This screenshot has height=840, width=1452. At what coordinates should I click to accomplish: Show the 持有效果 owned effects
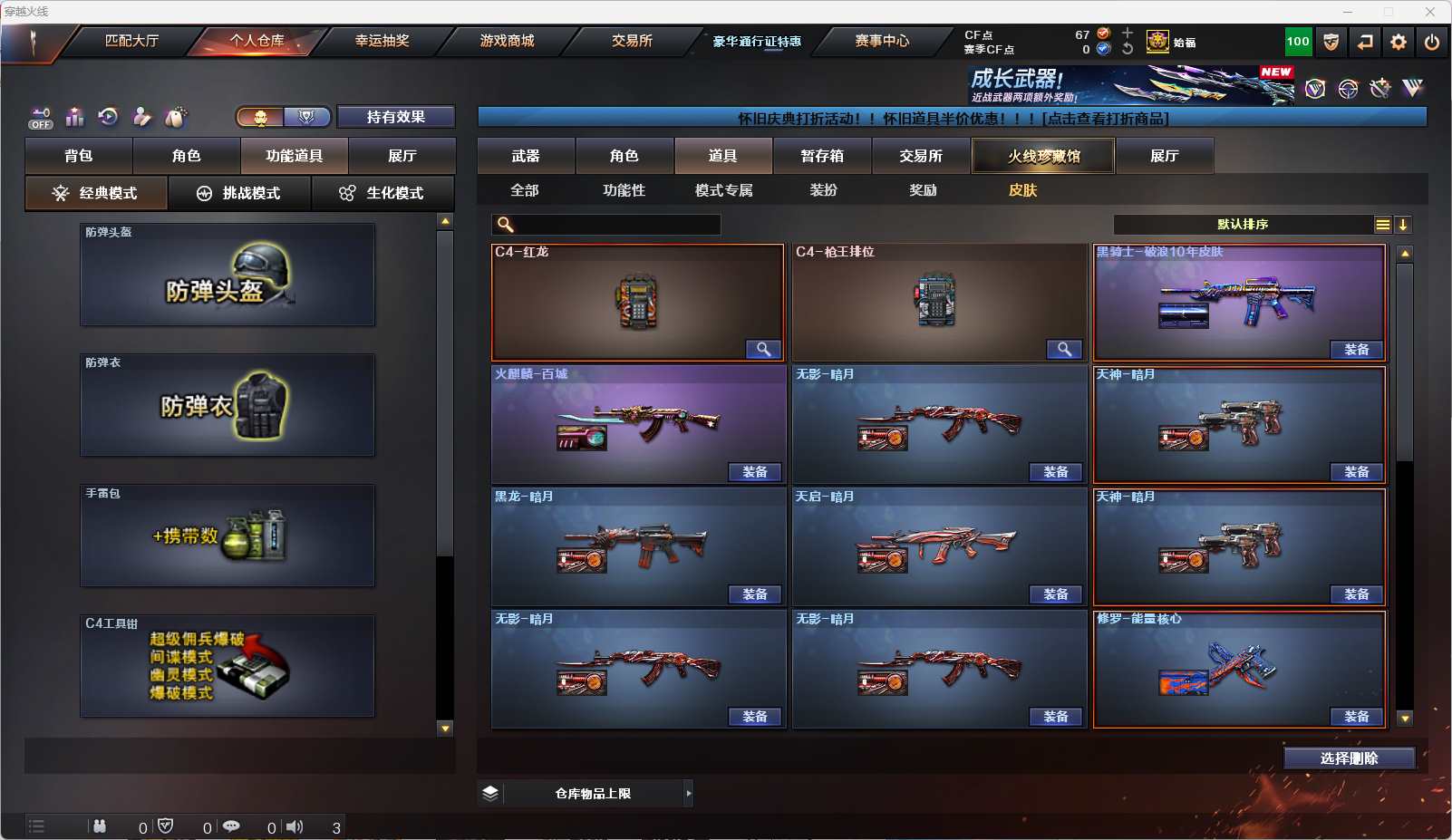(x=395, y=117)
